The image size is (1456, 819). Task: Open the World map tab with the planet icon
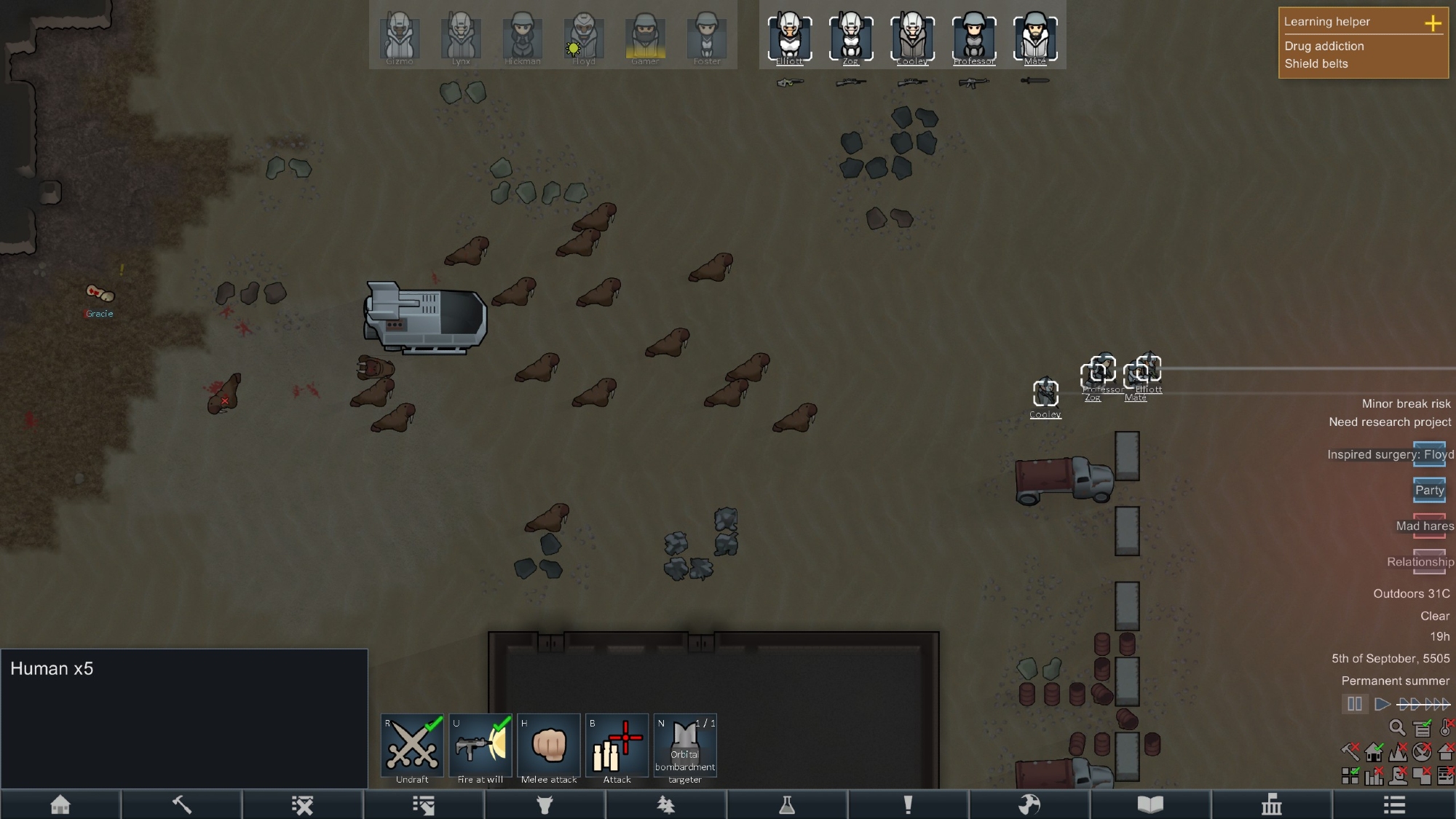tap(1029, 804)
